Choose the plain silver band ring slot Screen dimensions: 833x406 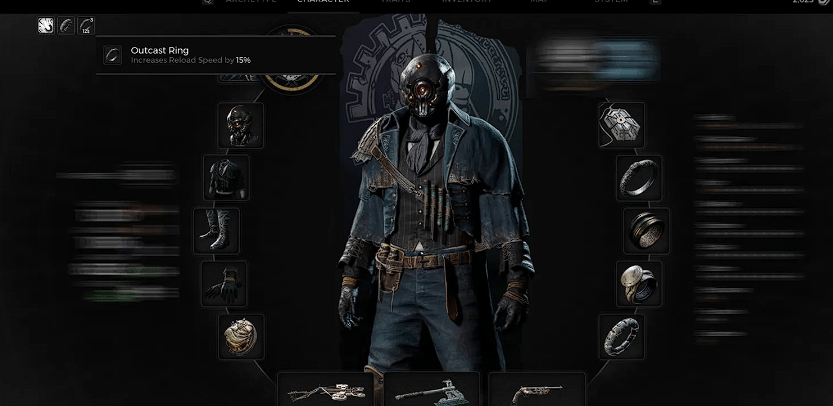tap(638, 178)
